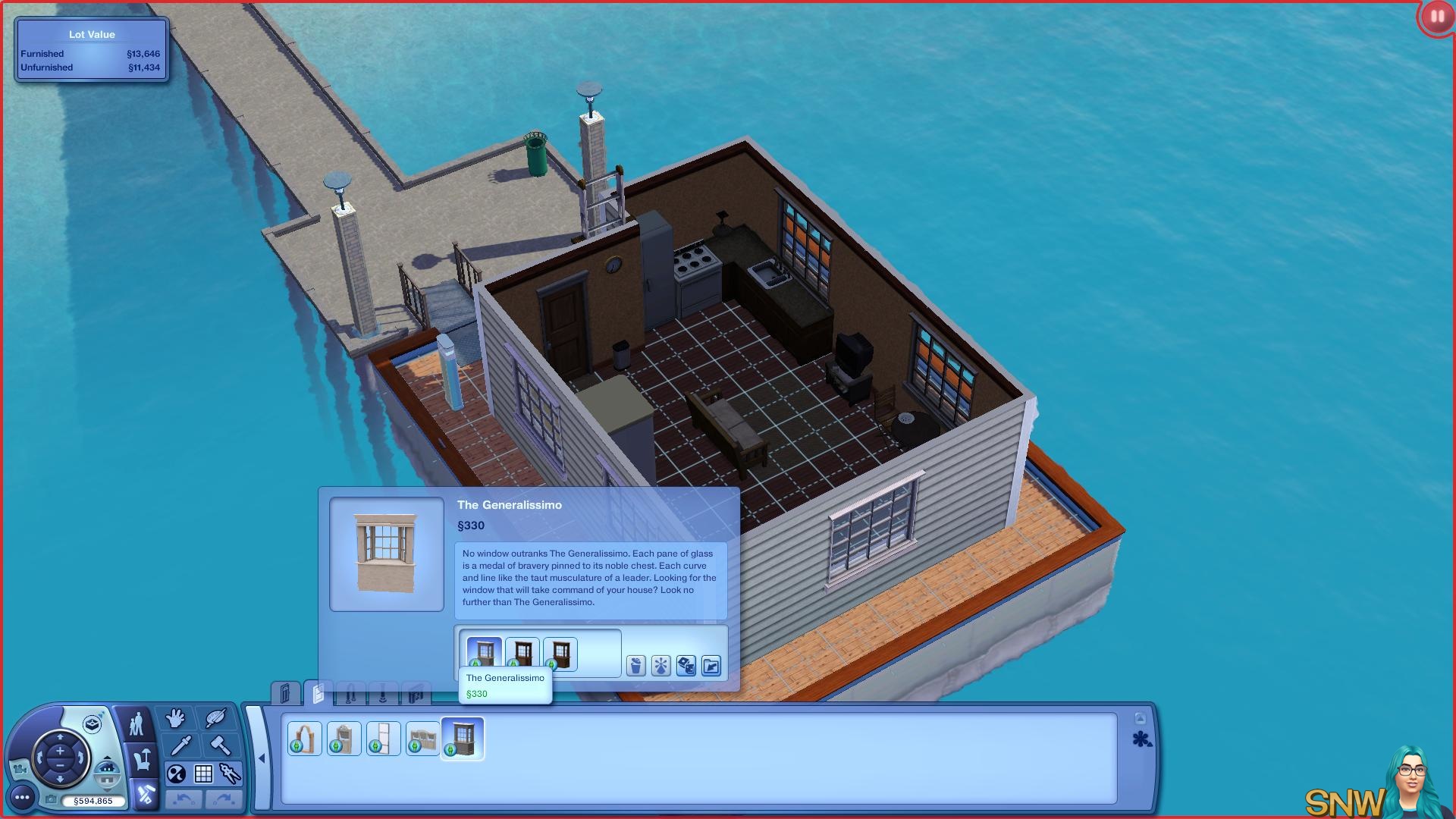1456x819 pixels.
Task: Choose the middle dark wood window variant
Action: point(522,654)
